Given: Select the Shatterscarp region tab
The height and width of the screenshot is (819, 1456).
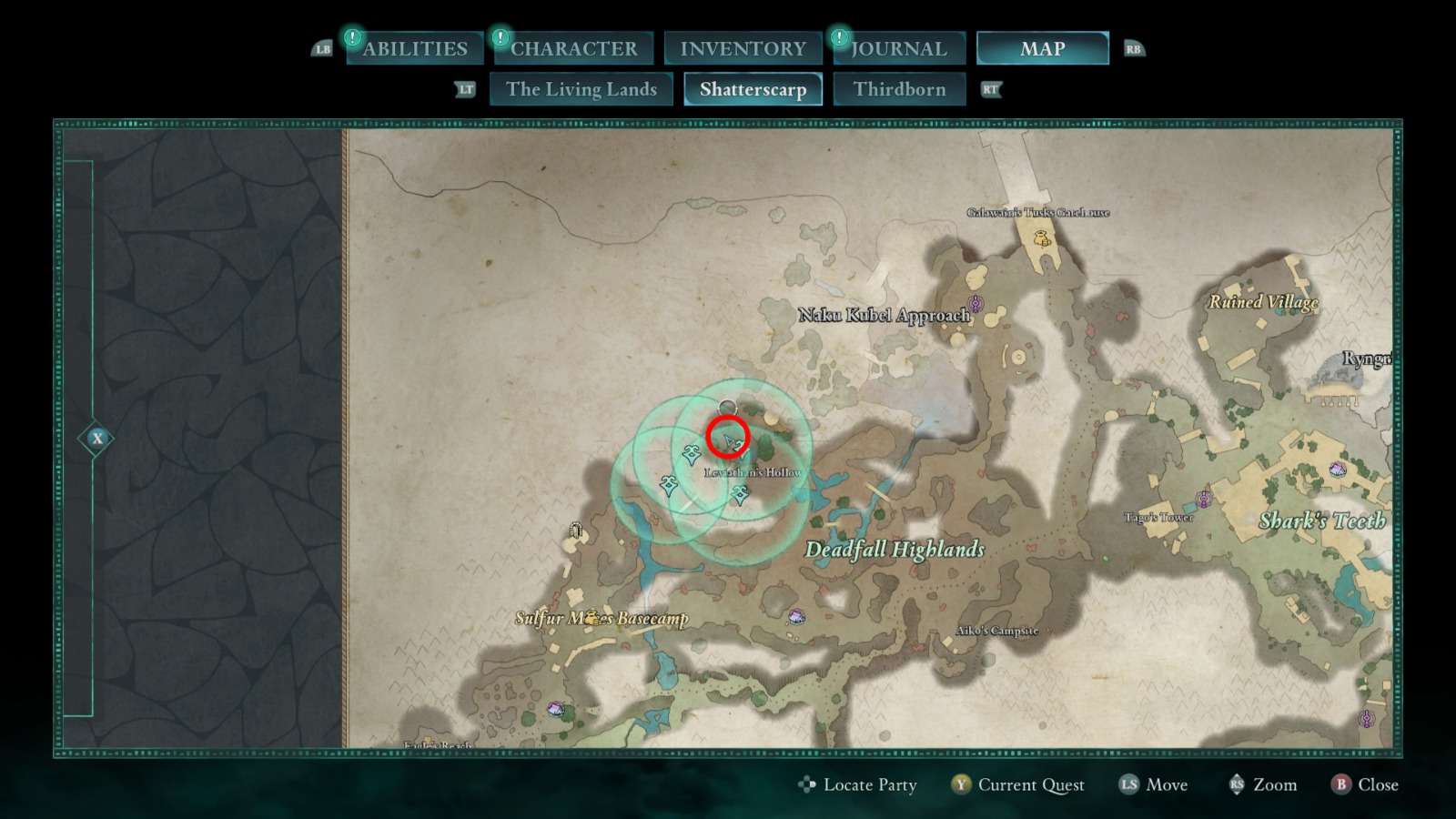Looking at the screenshot, I should pos(753,89).
